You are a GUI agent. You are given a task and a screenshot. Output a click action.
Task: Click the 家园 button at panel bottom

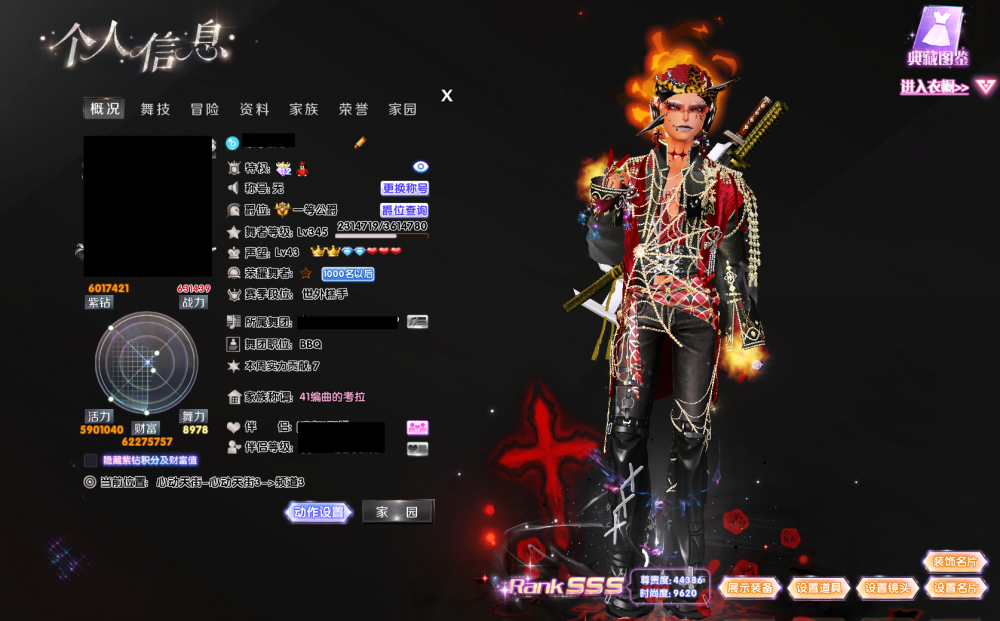(397, 512)
